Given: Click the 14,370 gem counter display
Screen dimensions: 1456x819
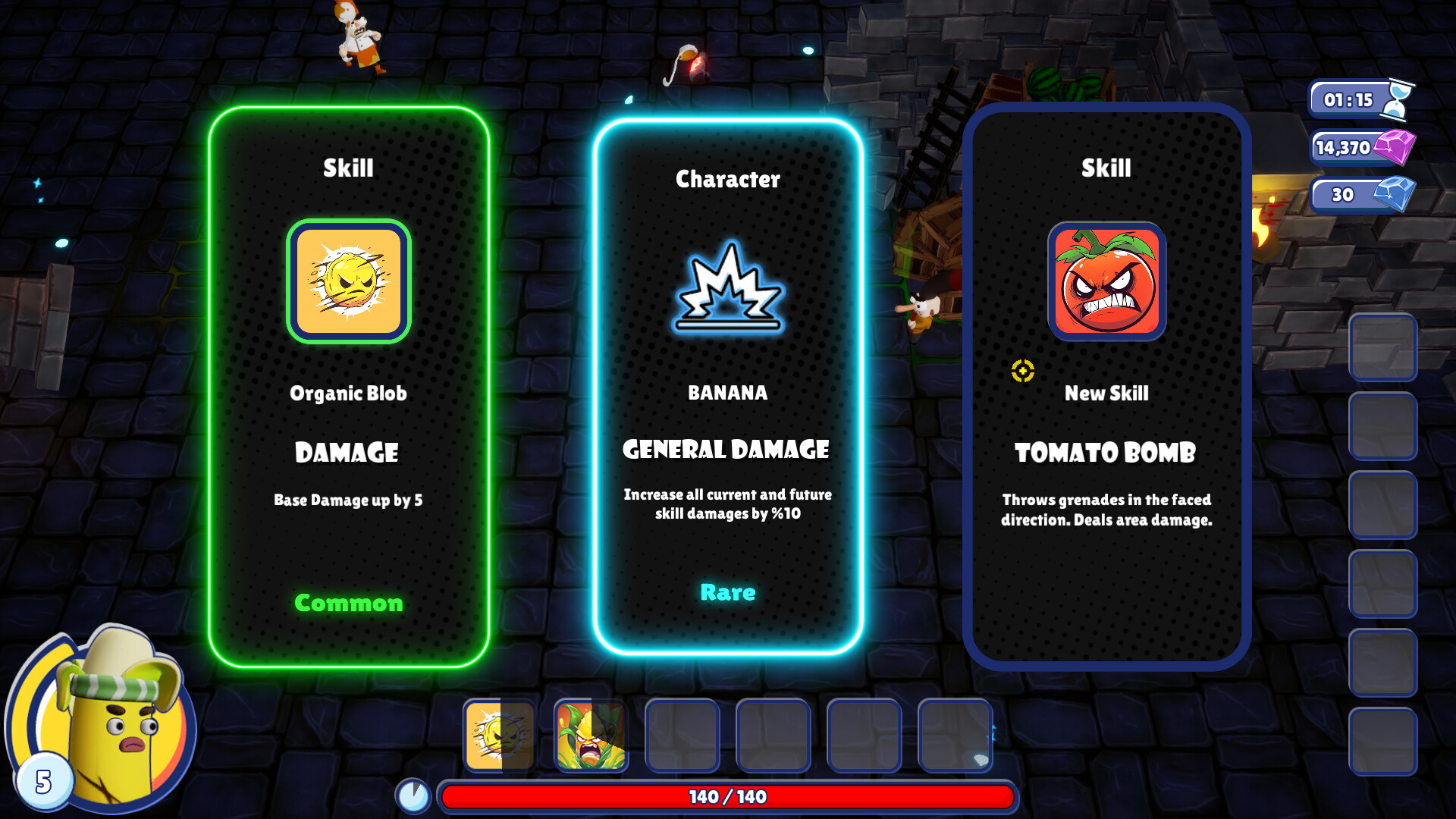Looking at the screenshot, I should coord(1357,147).
